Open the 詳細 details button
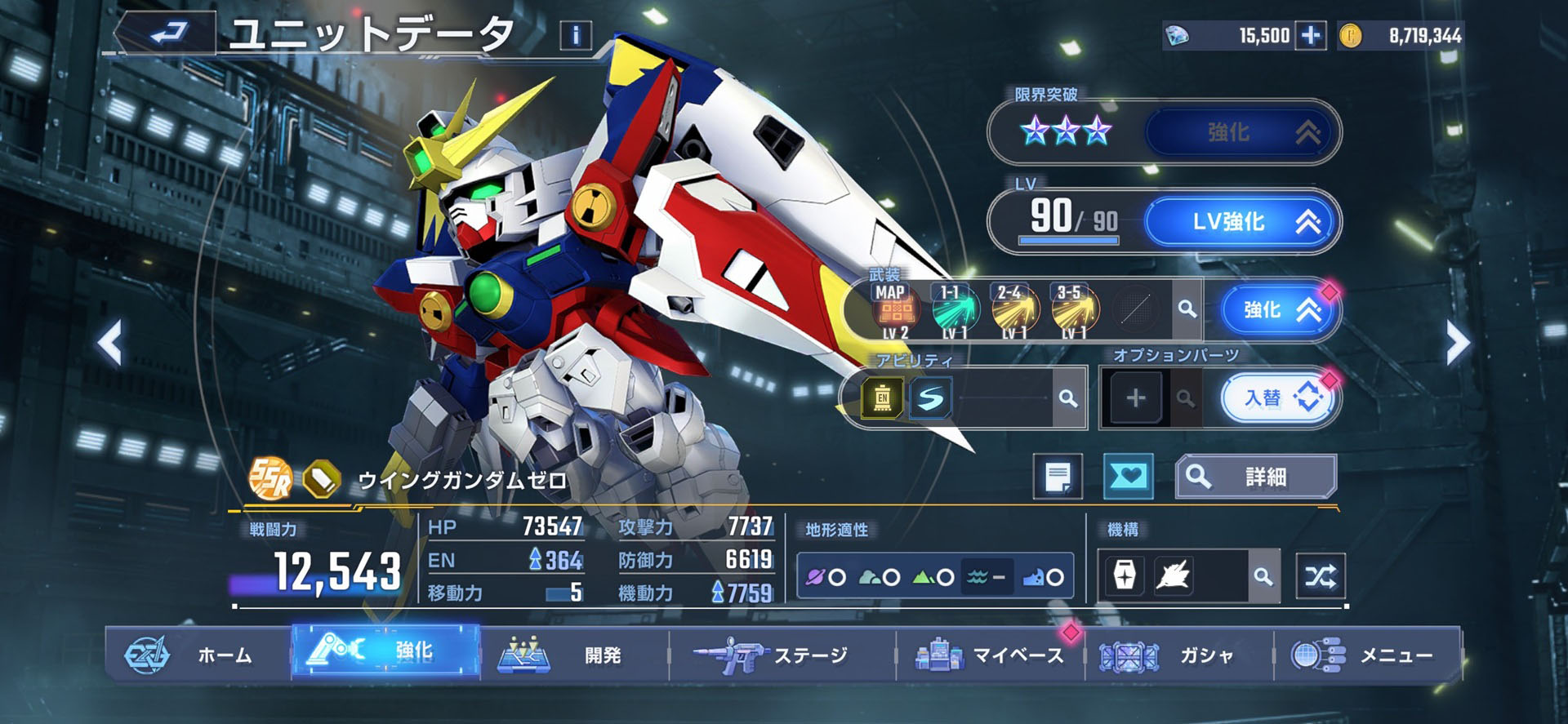The height and width of the screenshot is (724, 1568). 1255,477
